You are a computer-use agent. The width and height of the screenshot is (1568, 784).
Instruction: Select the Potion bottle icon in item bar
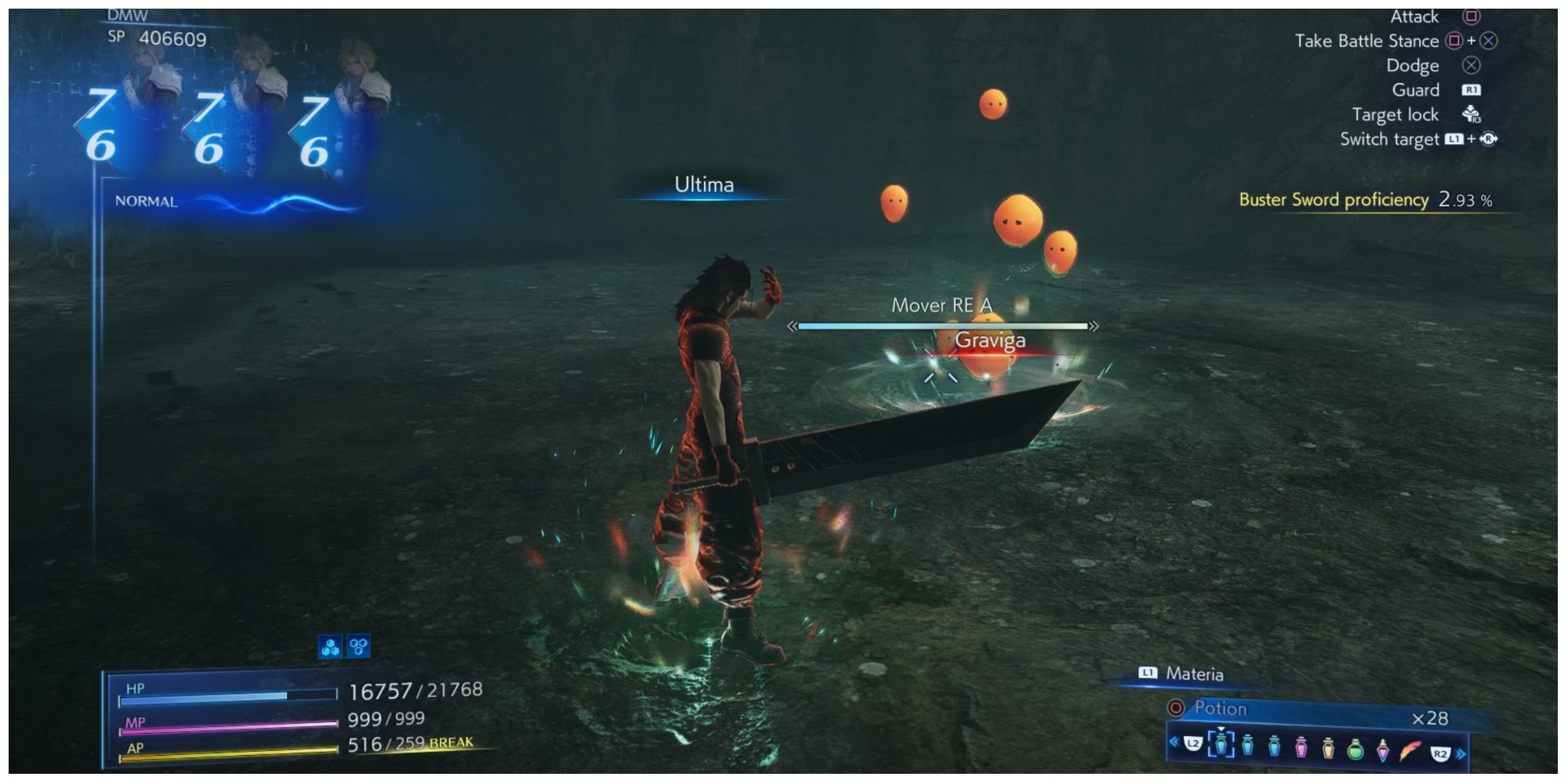(x=1221, y=746)
